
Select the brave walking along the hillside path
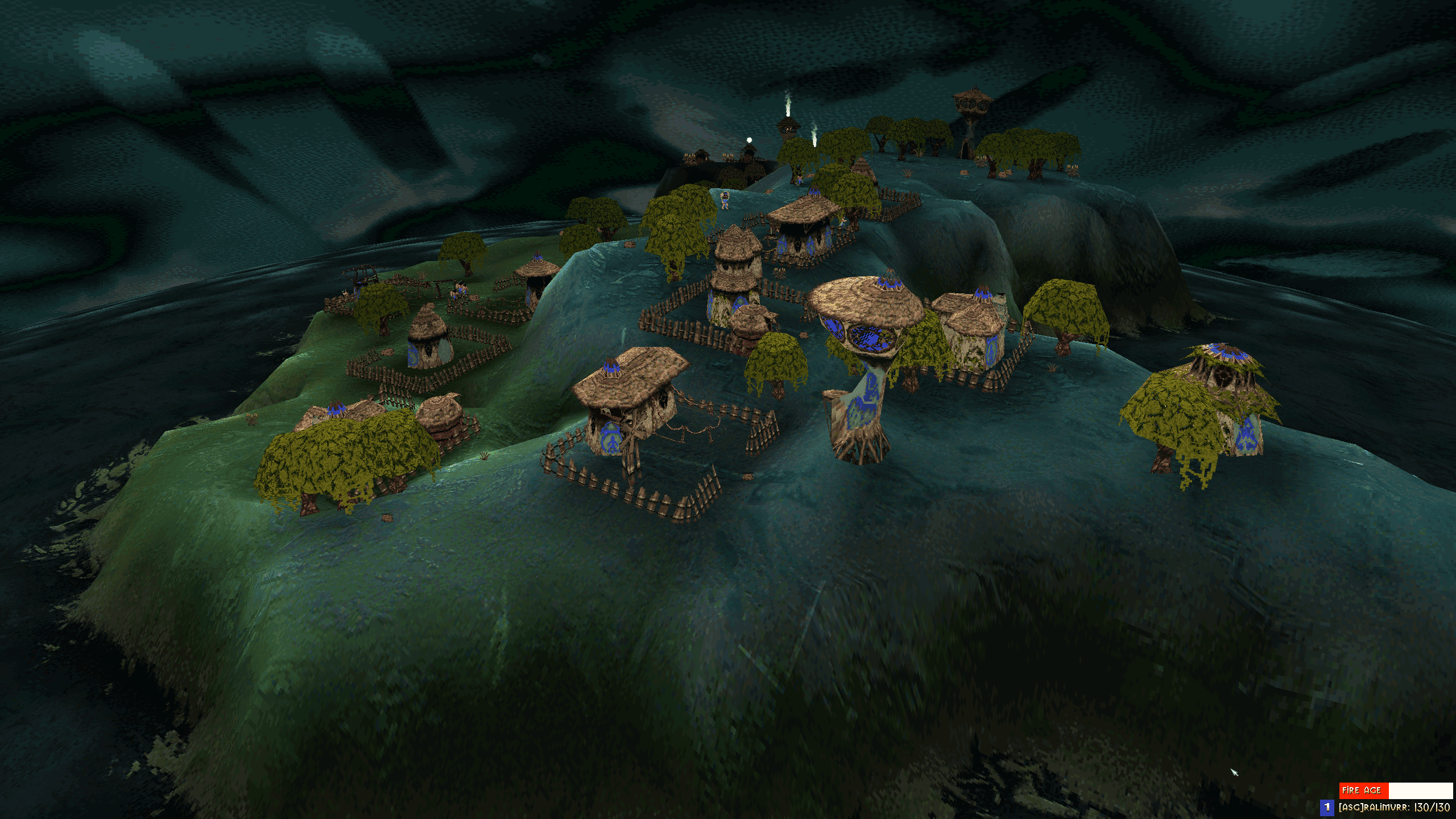click(799, 181)
